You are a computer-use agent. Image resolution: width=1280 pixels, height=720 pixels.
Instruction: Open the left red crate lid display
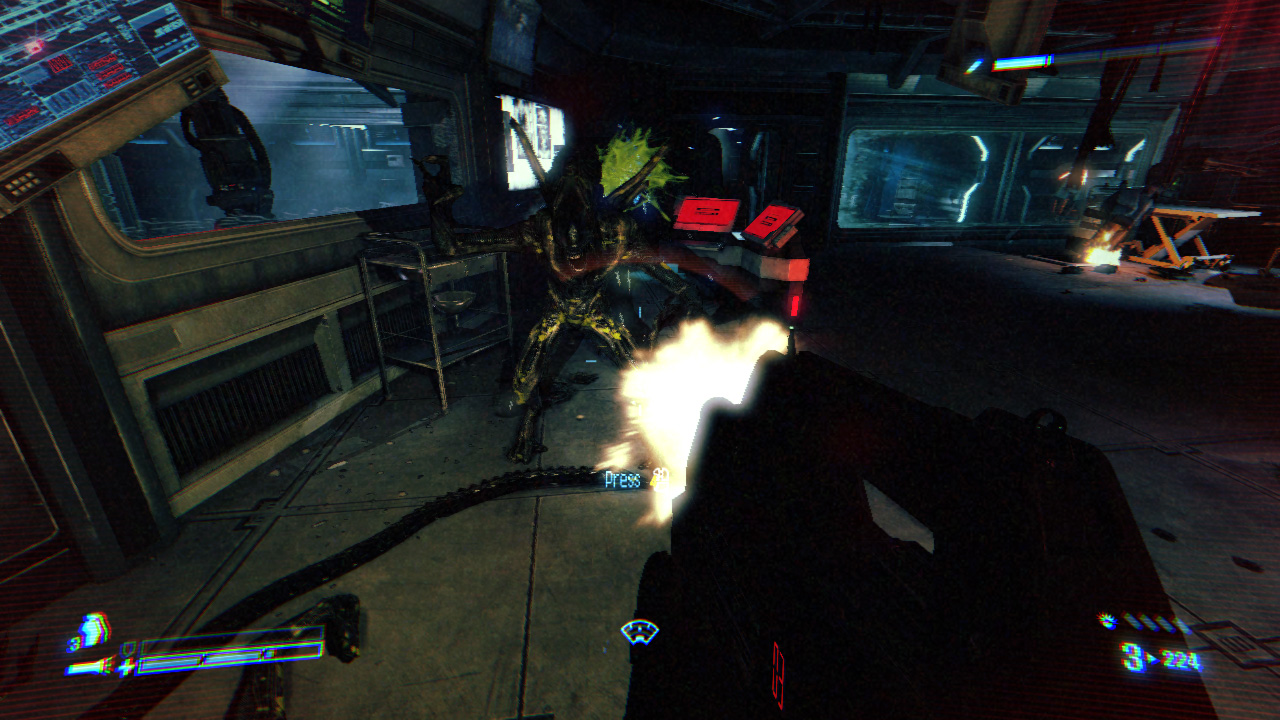[x=707, y=210]
